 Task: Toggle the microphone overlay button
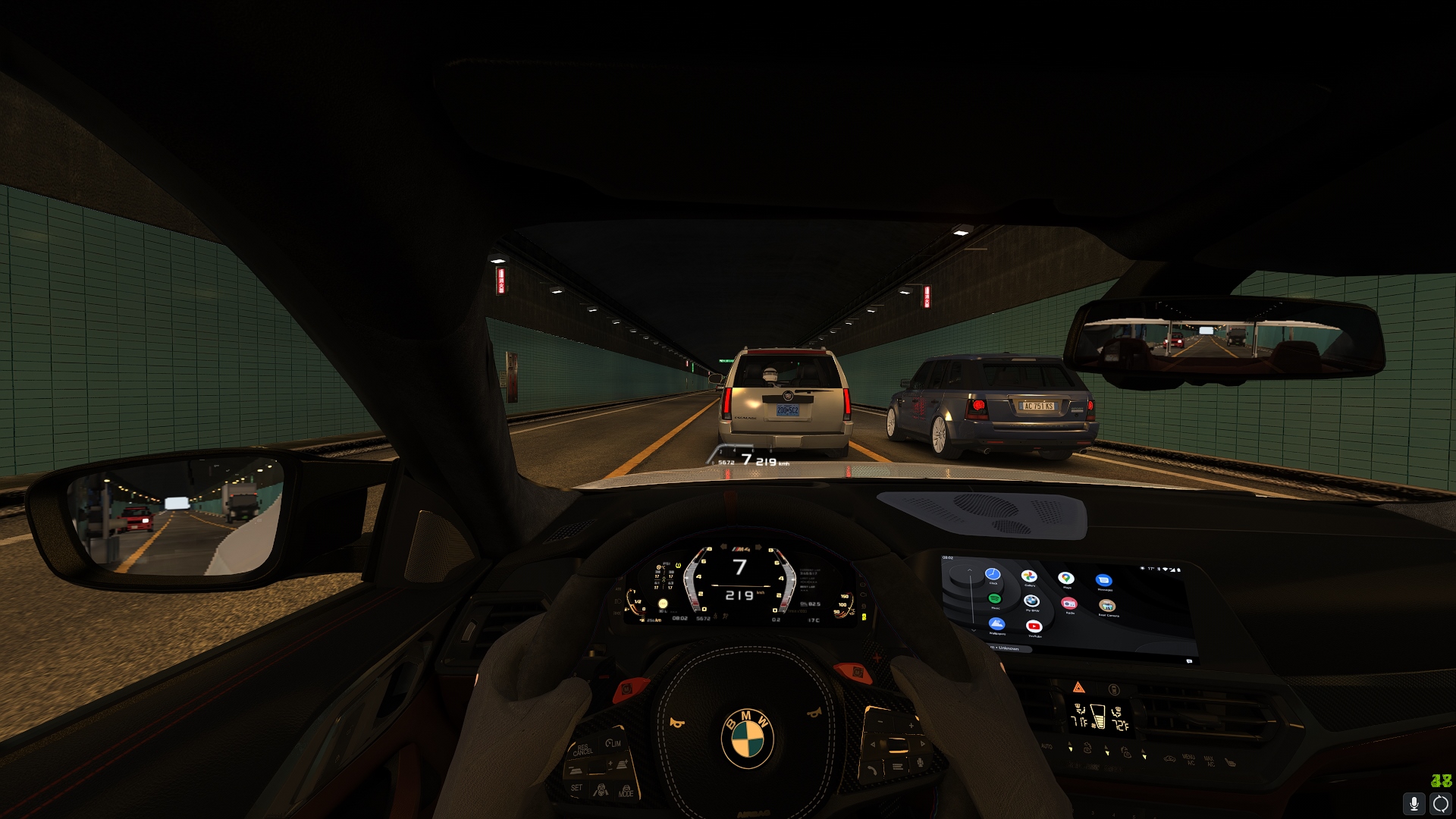[1414, 803]
